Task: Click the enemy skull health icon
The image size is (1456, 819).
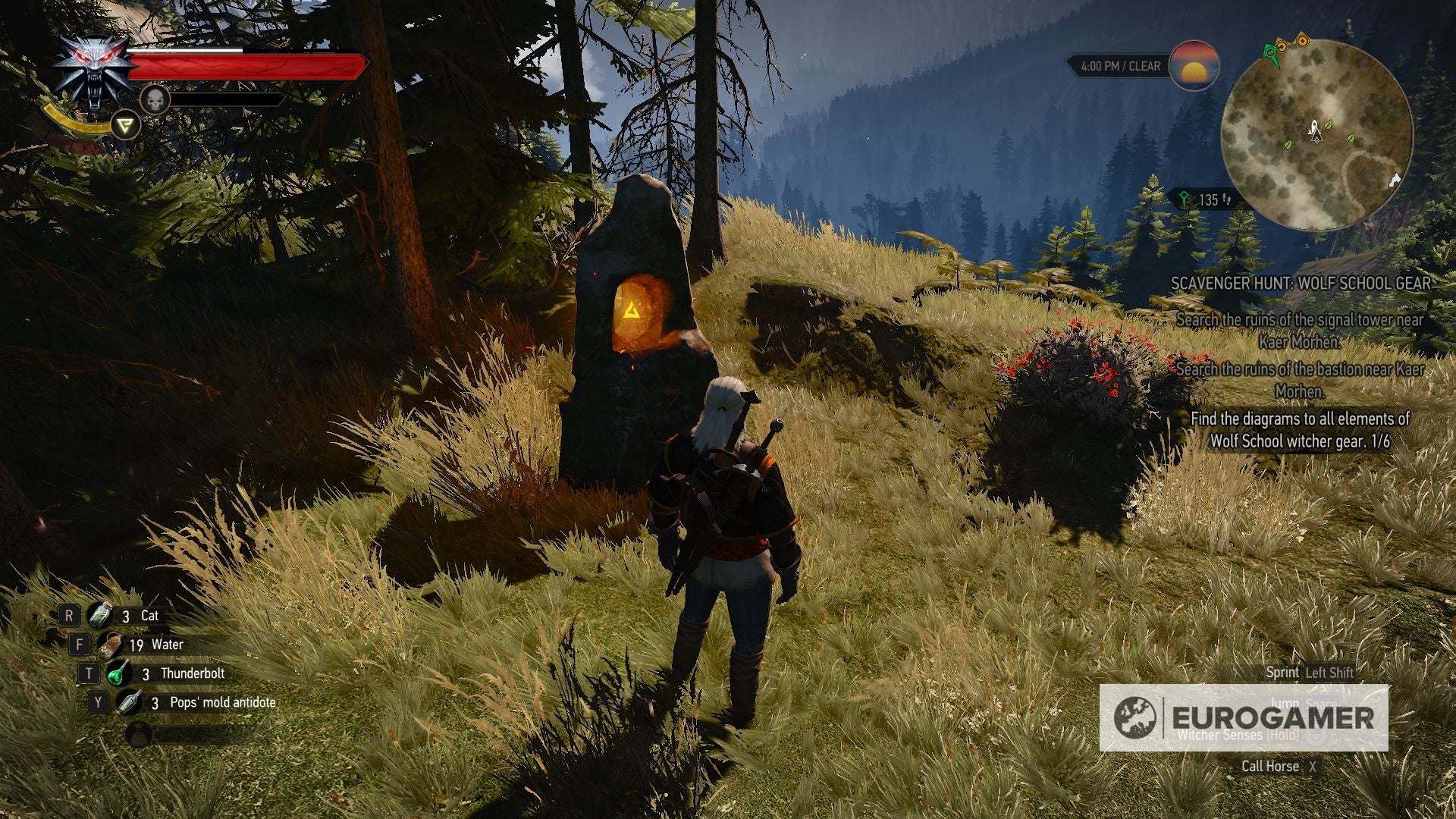Action: [157, 99]
